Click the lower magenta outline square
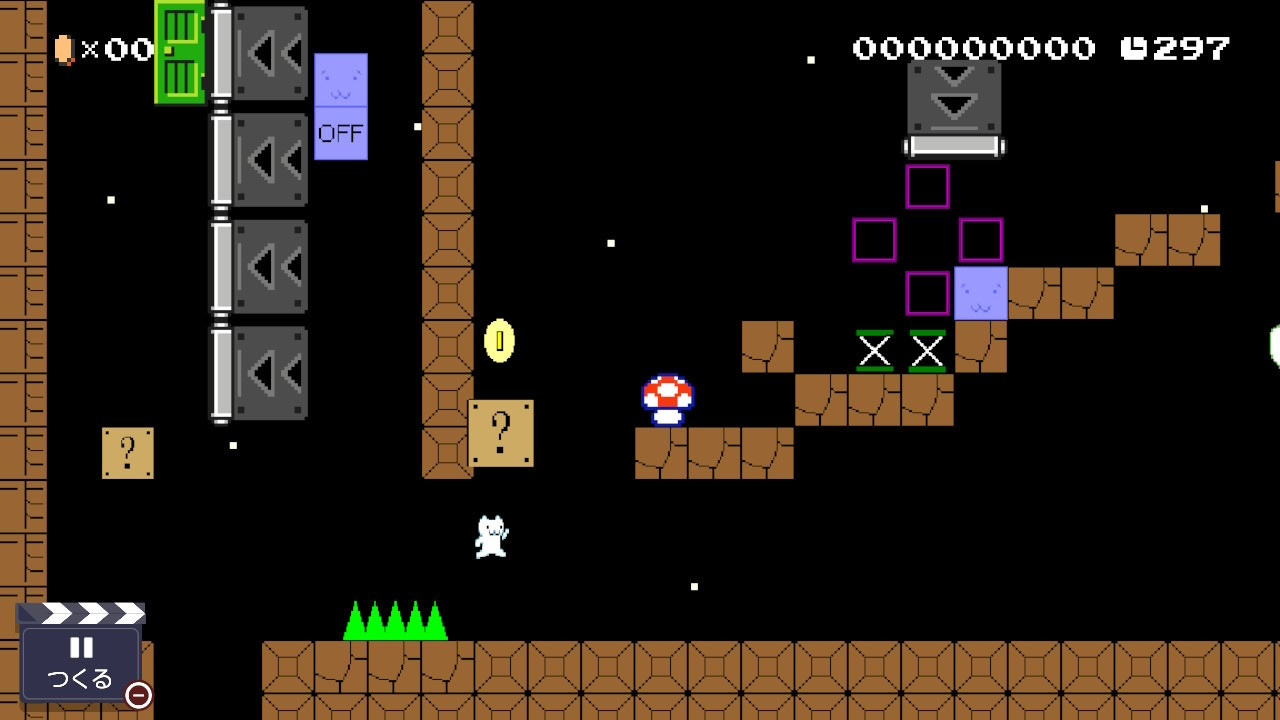This screenshot has width=1280, height=720. (925, 294)
